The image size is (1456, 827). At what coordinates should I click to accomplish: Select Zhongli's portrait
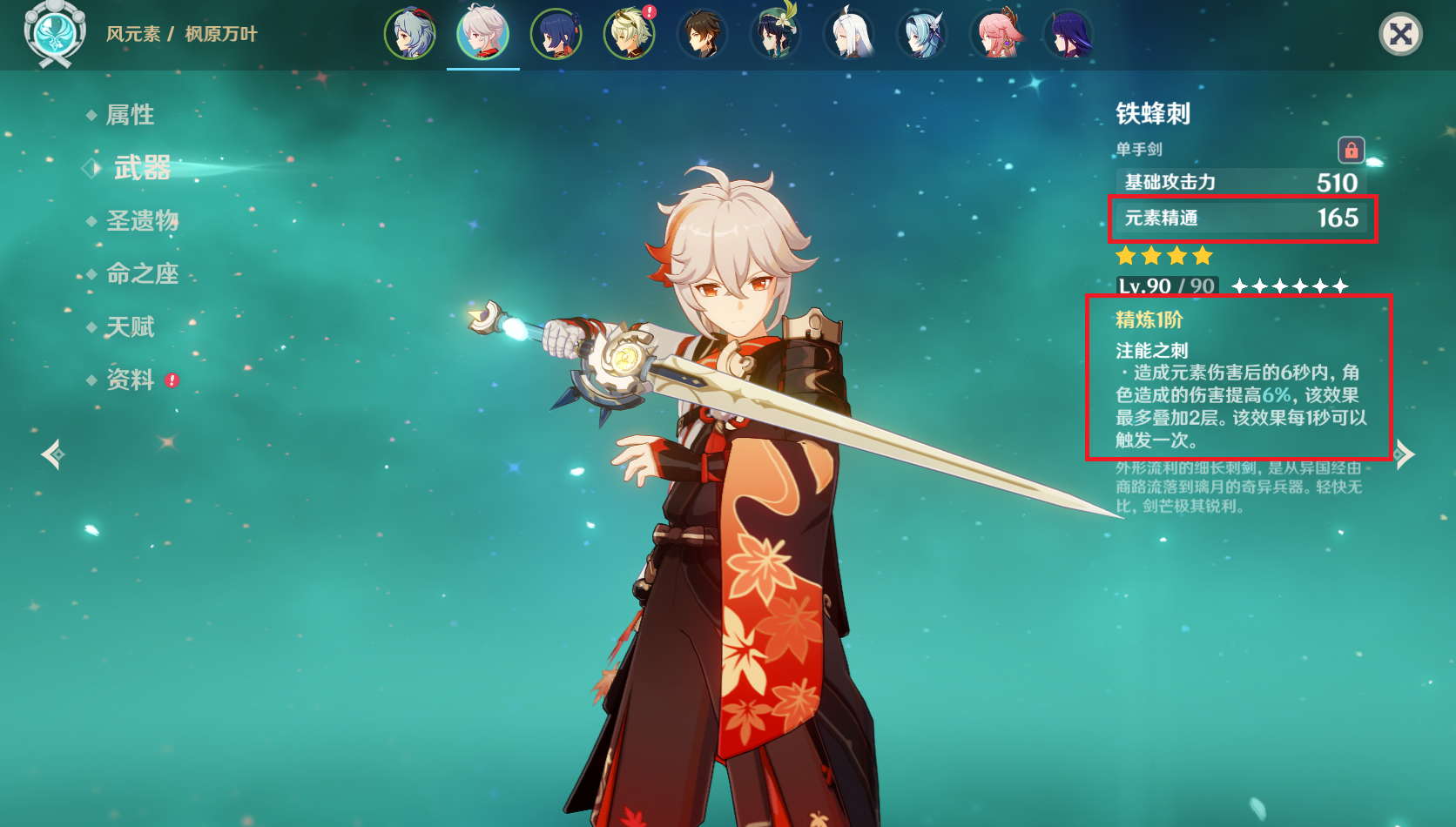coord(703,35)
